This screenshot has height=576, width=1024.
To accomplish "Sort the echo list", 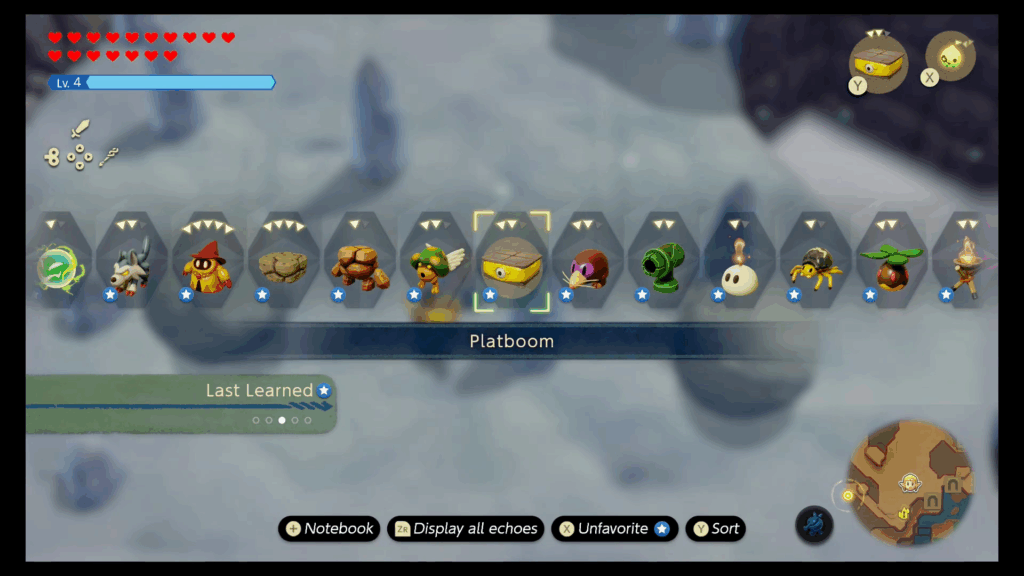I will click(x=716, y=529).
